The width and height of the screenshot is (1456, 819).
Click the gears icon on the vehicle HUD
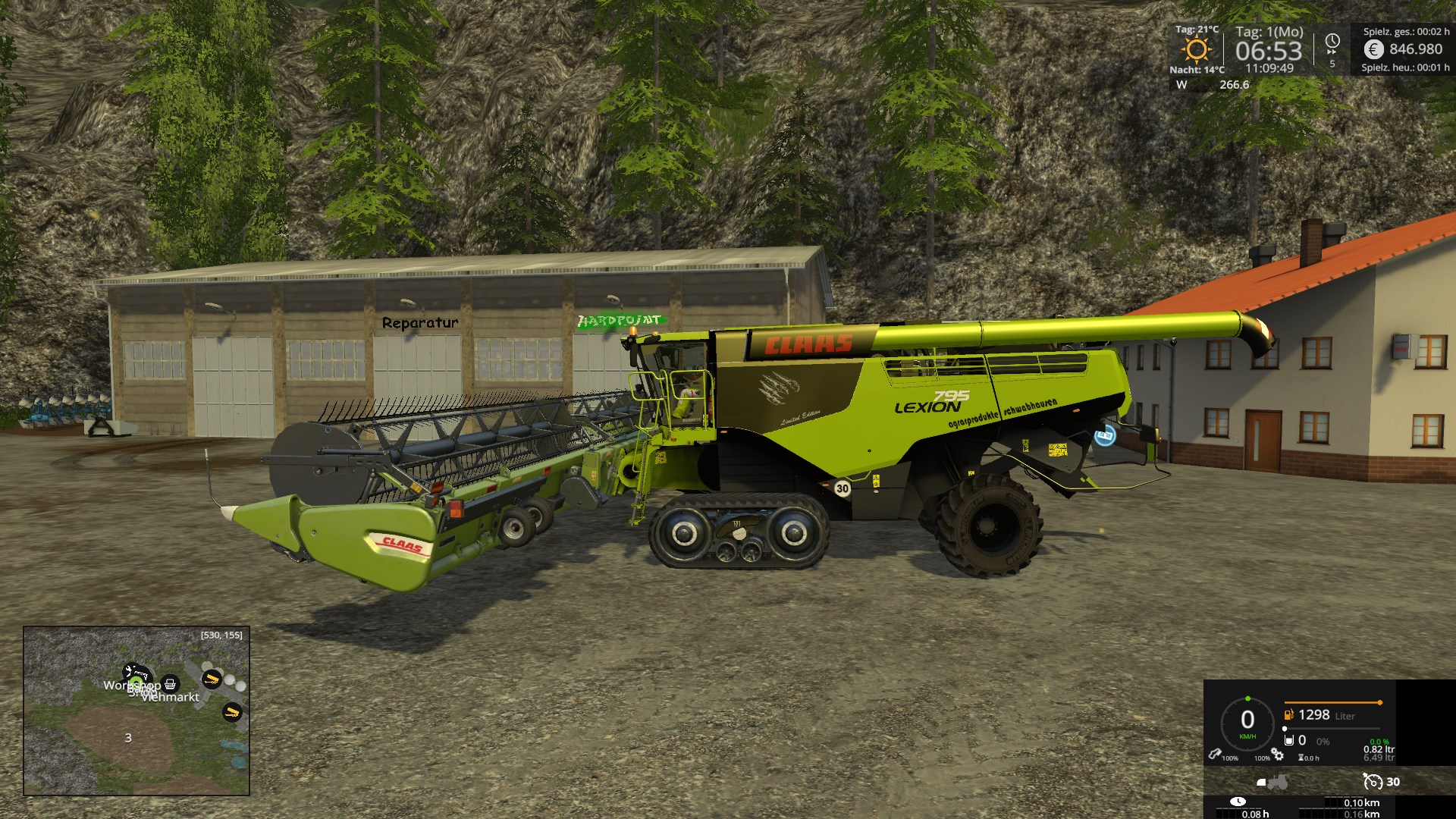[x=1278, y=755]
